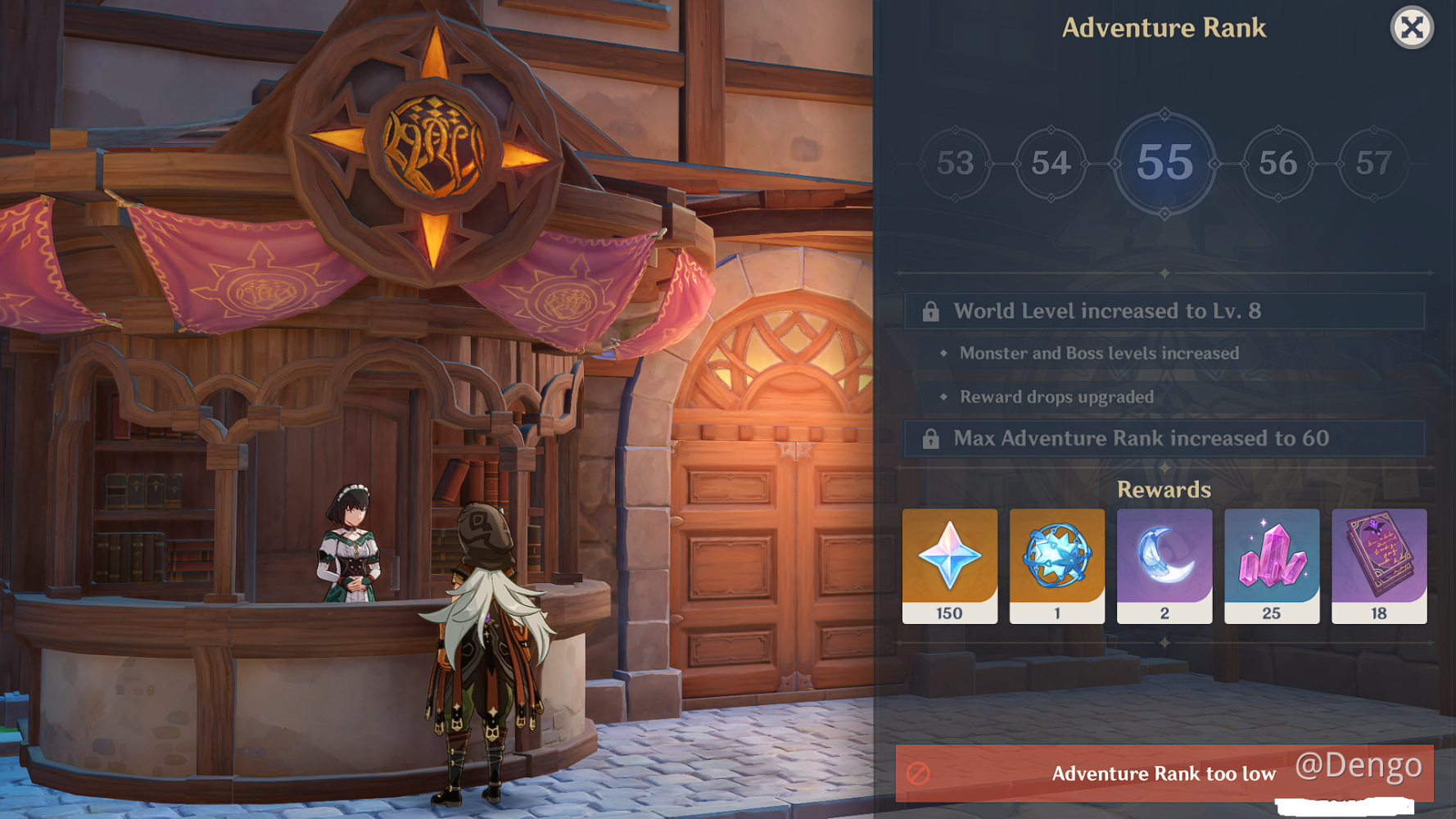Select Adventure Rank 57 node
This screenshot has width=1456, height=819.
pyautogui.click(x=1373, y=163)
